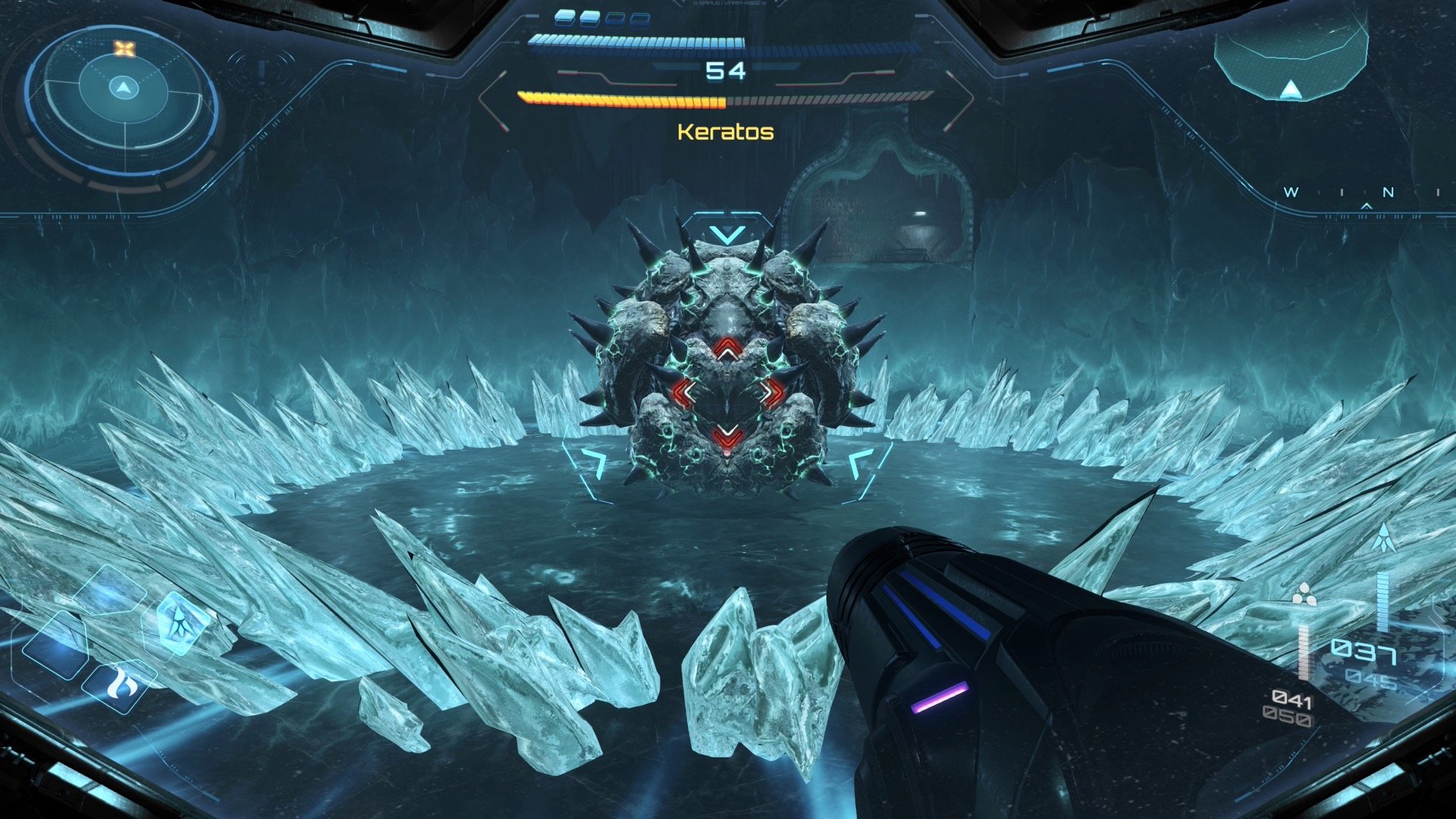Select the orange enemy marker on radar
This screenshot has width=1456, height=819.
click(x=124, y=49)
